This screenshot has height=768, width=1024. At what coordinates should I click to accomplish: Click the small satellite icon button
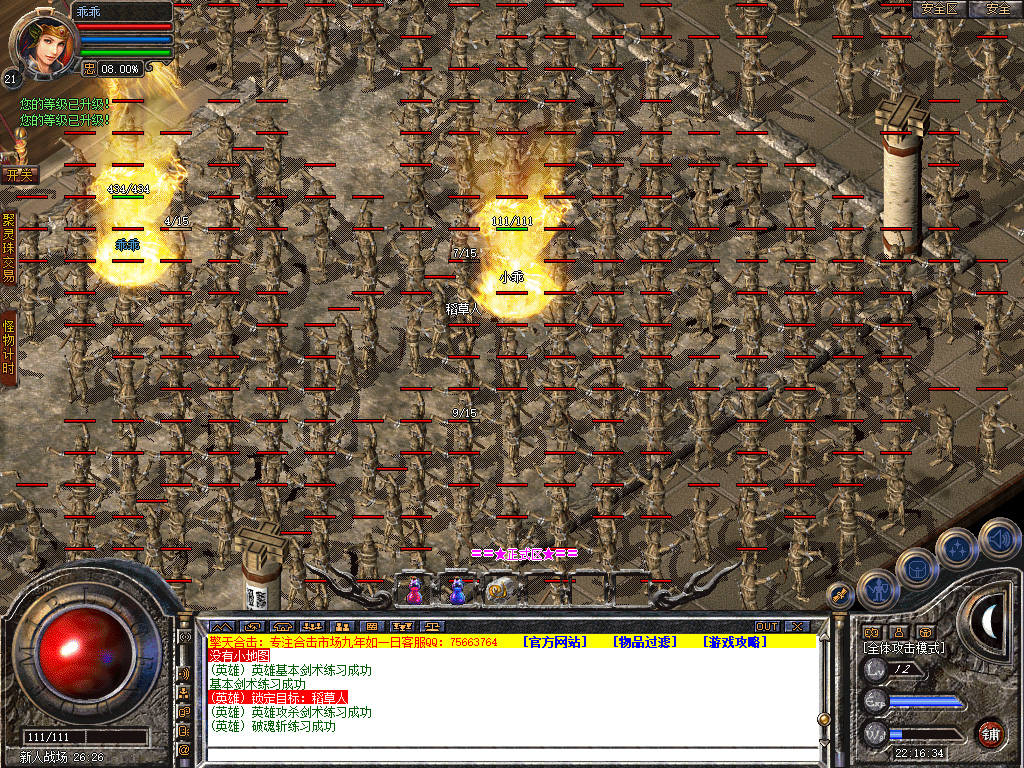point(840,595)
